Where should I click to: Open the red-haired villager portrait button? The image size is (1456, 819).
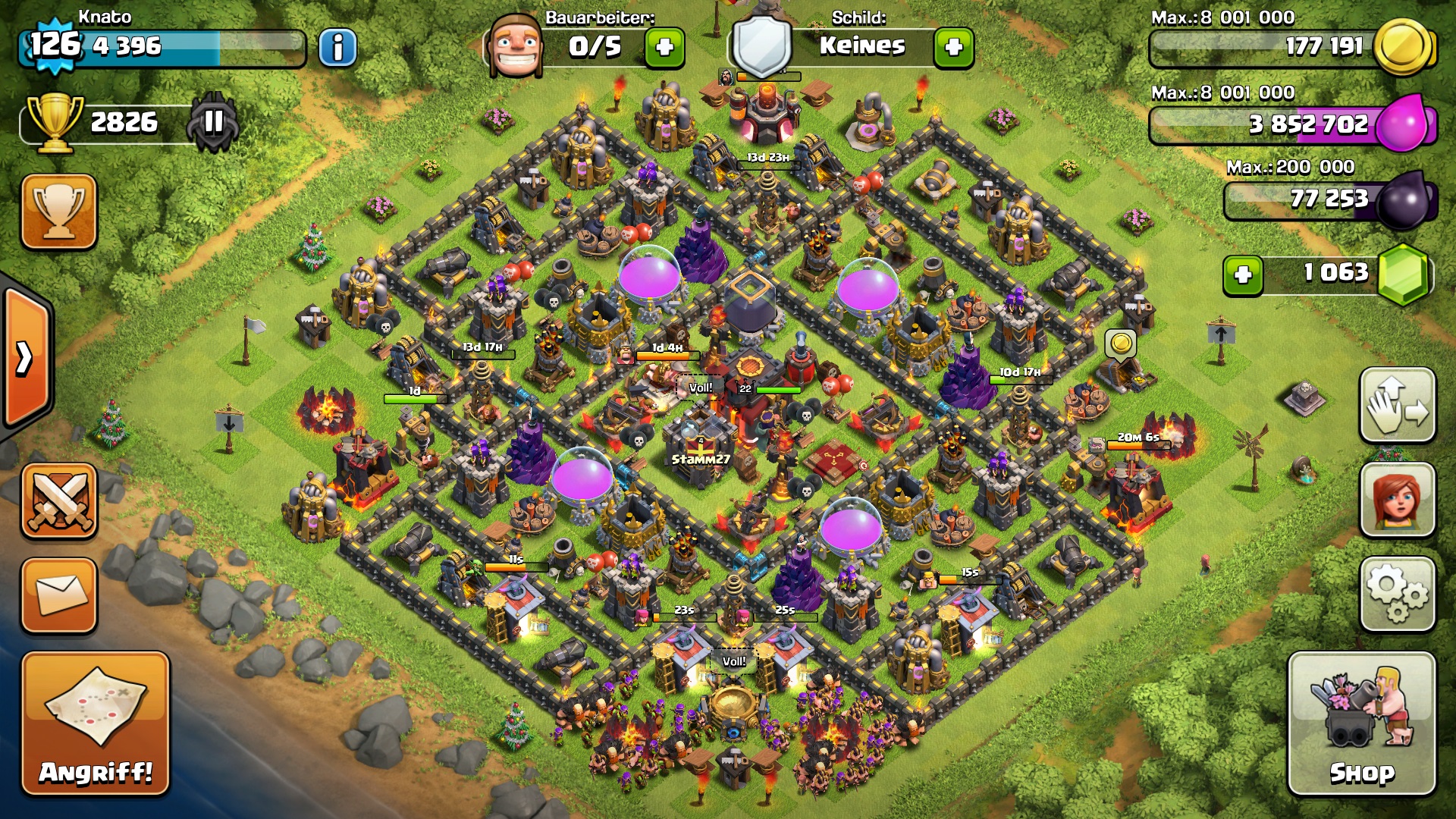click(x=1398, y=500)
